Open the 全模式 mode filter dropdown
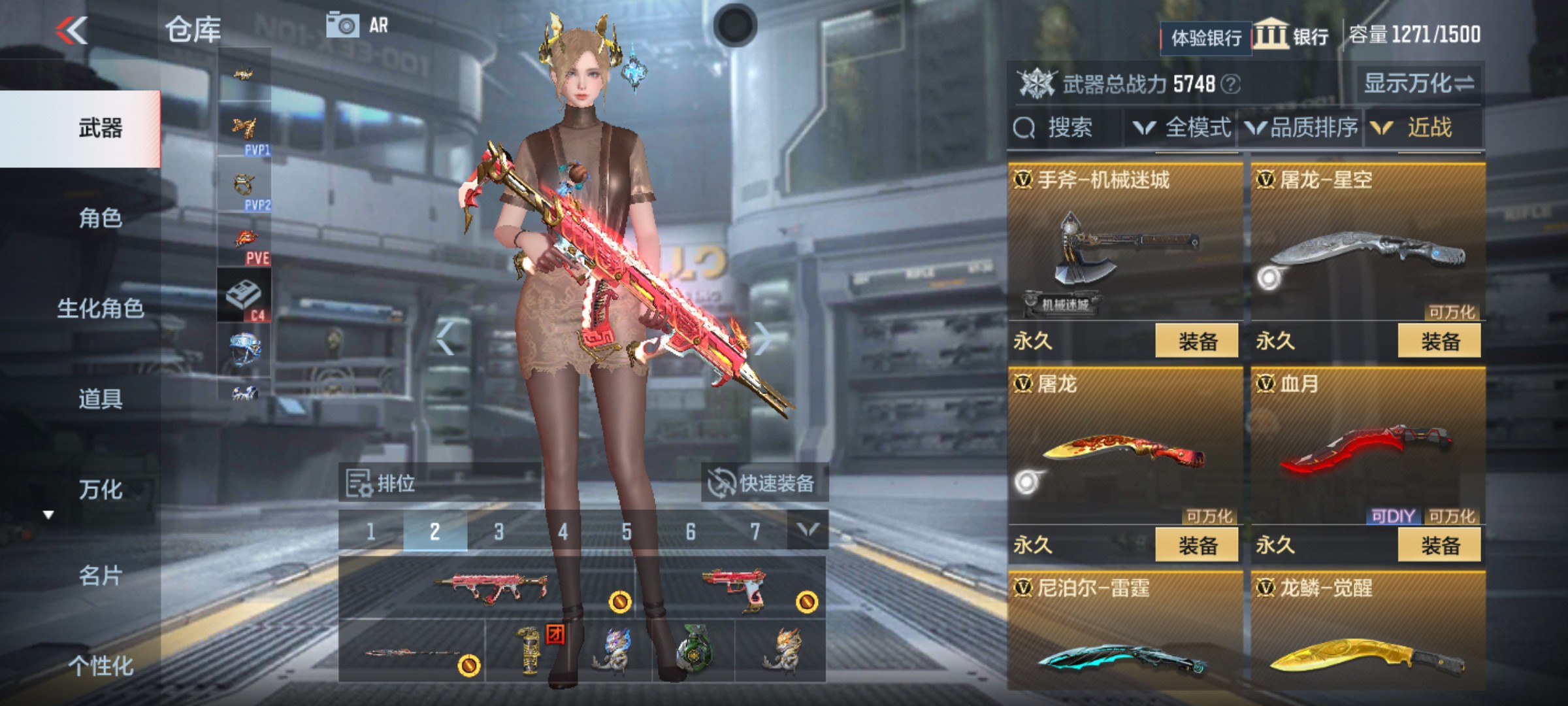Viewport: 1568px width, 706px height. tap(1183, 127)
